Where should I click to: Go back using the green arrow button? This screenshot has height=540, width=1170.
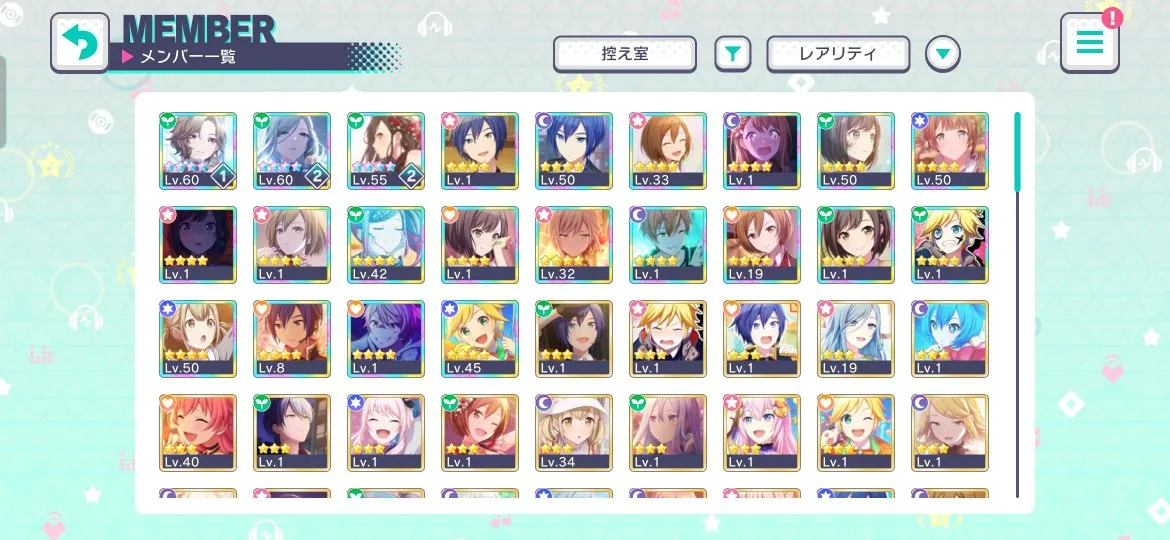tap(80, 42)
